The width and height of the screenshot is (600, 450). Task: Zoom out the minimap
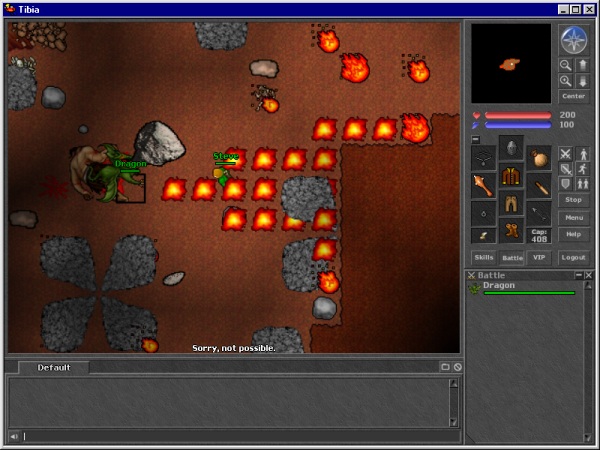point(566,65)
